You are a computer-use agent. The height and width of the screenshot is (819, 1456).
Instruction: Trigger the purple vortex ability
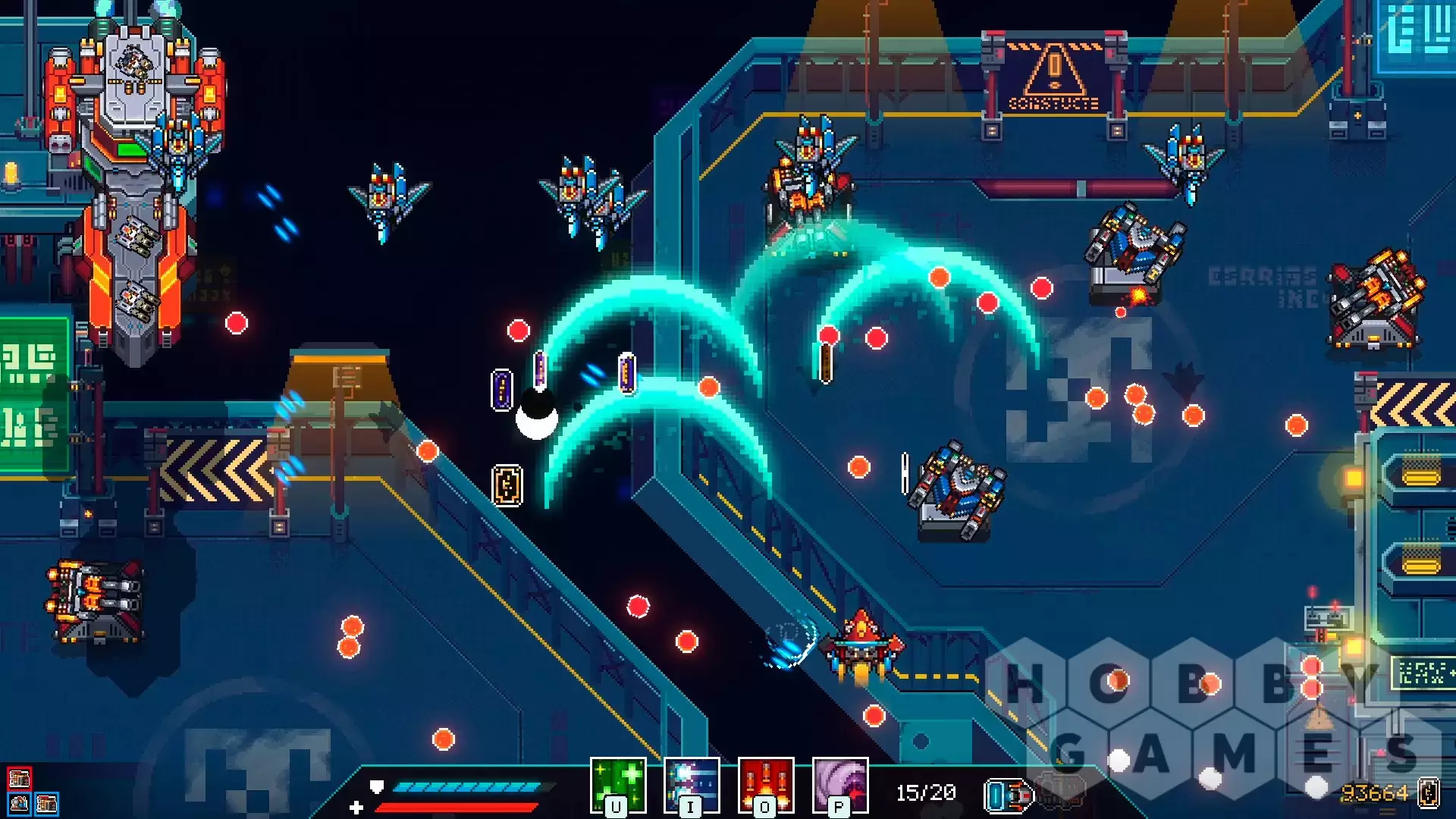pos(839,785)
